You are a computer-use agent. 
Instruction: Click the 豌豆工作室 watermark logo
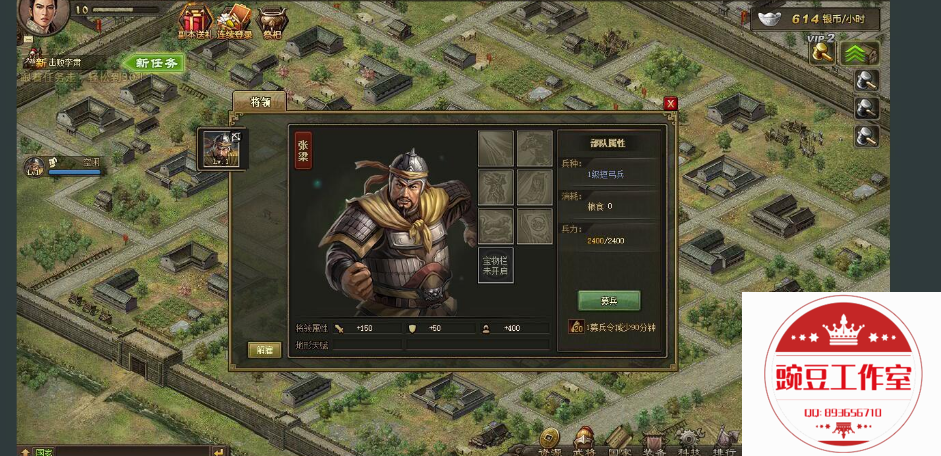[x=843, y=377]
